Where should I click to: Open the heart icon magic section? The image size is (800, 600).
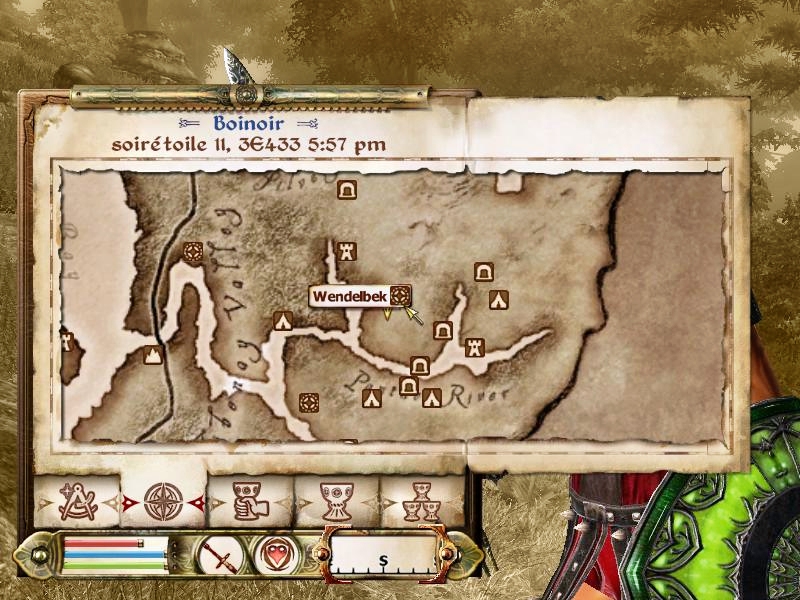[272, 555]
